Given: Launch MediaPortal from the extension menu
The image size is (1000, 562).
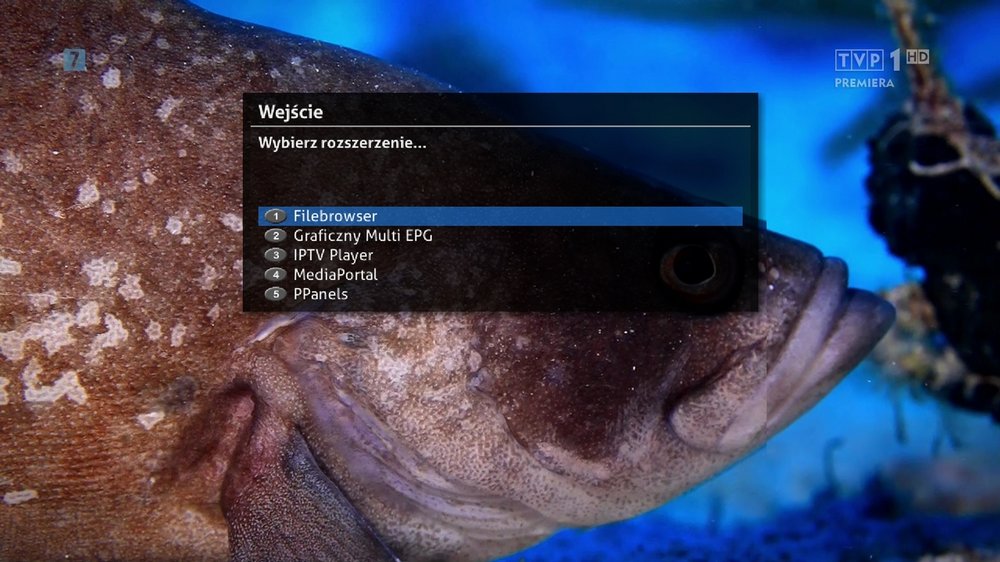Looking at the screenshot, I should point(335,274).
